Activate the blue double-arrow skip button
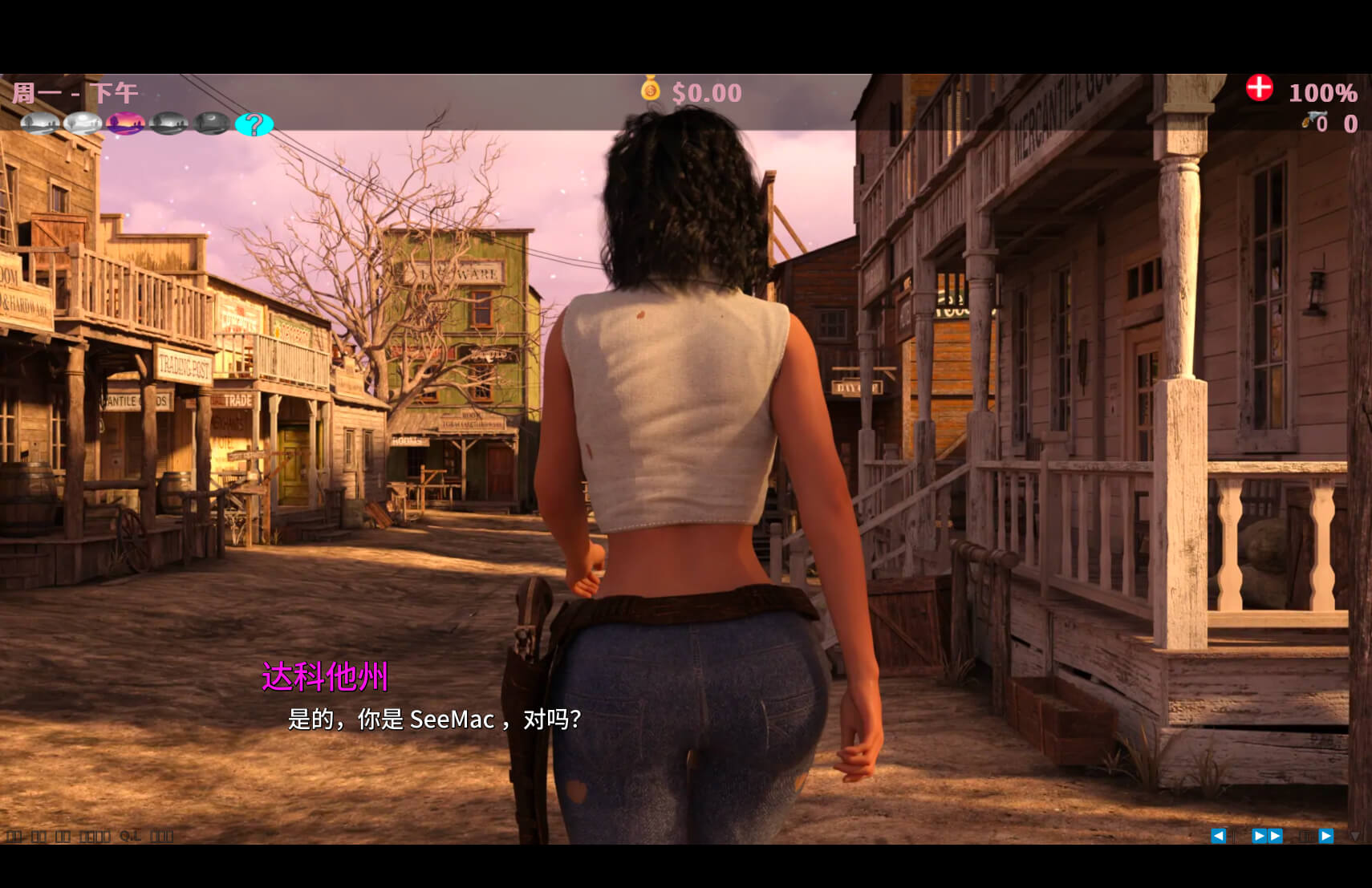This screenshot has width=1372, height=888. [1267, 836]
